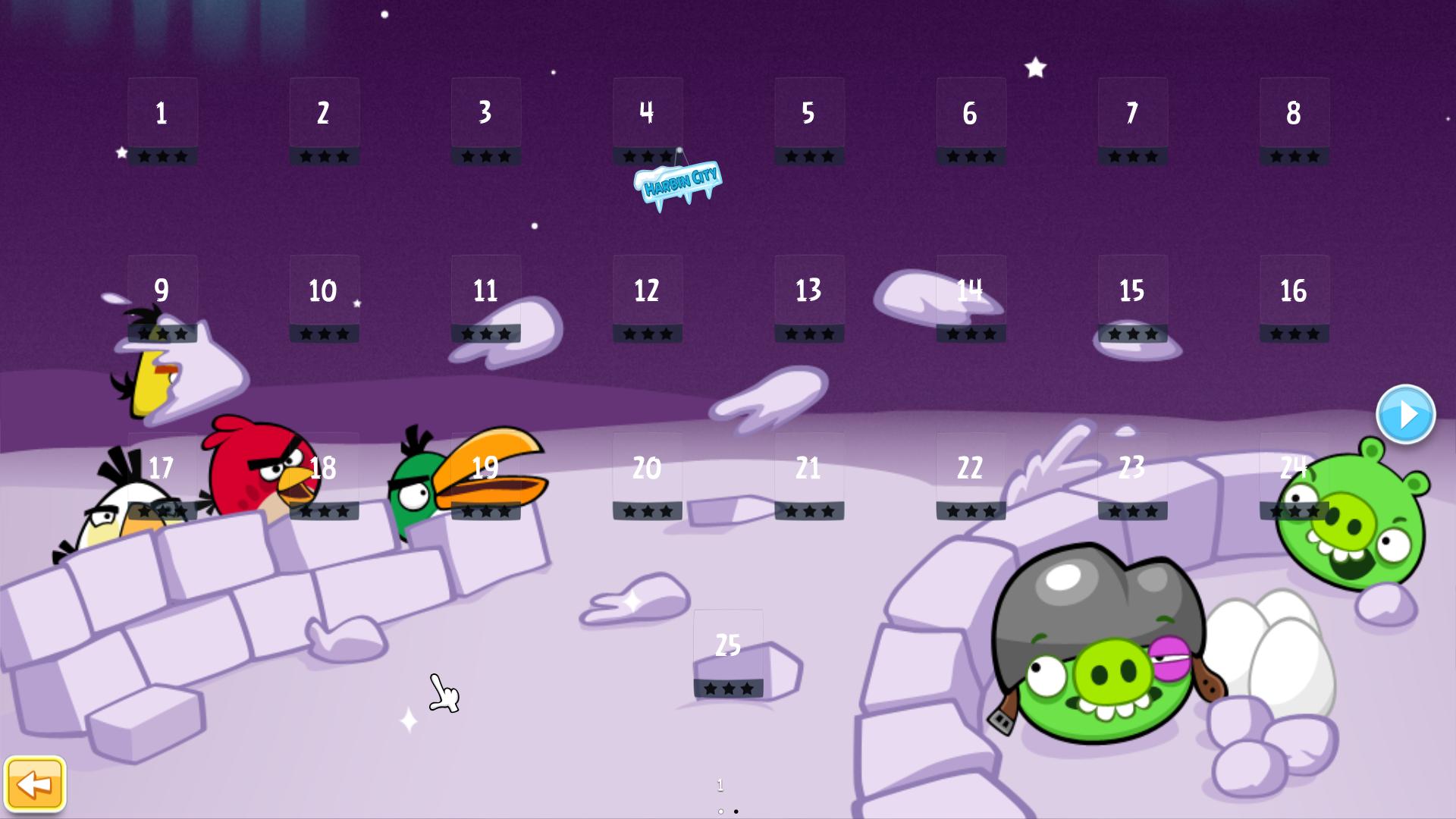Start level 7
Viewport: 1456px width, 819px height.
click(1132, 120)
